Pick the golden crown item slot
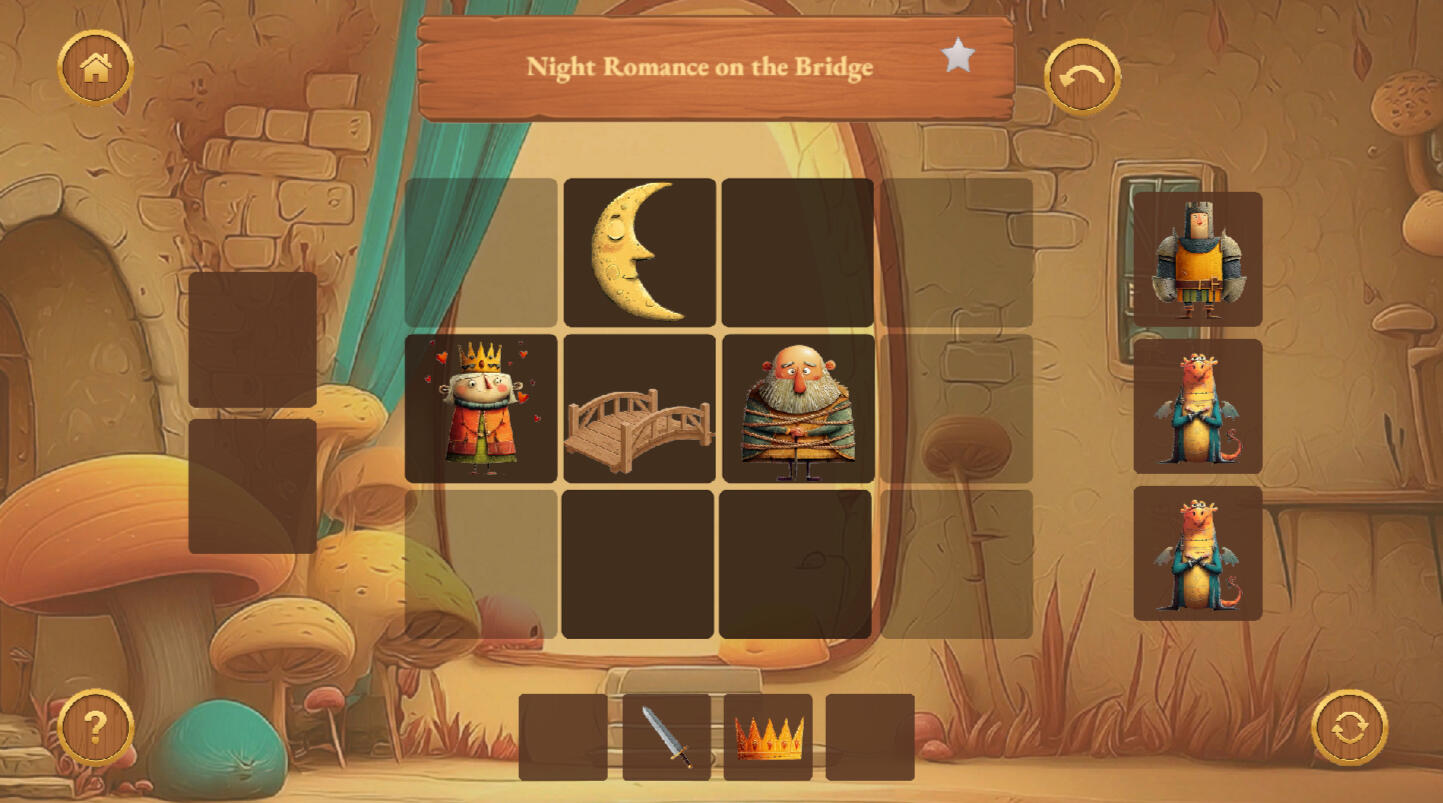Viewport: 1443px width, 803px height. coord(768,737)
